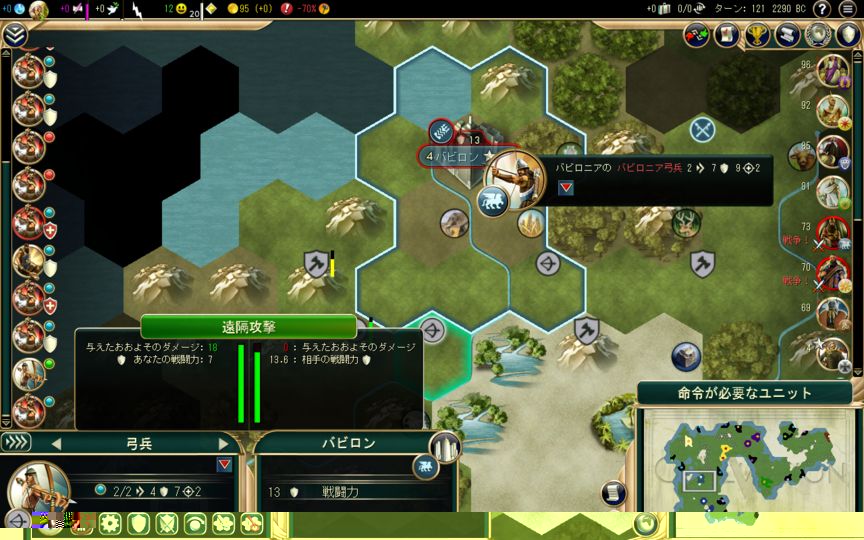Select the next unit with right arrow
Viewport: 864px width, 540px height.
click(x=224, y=443)
